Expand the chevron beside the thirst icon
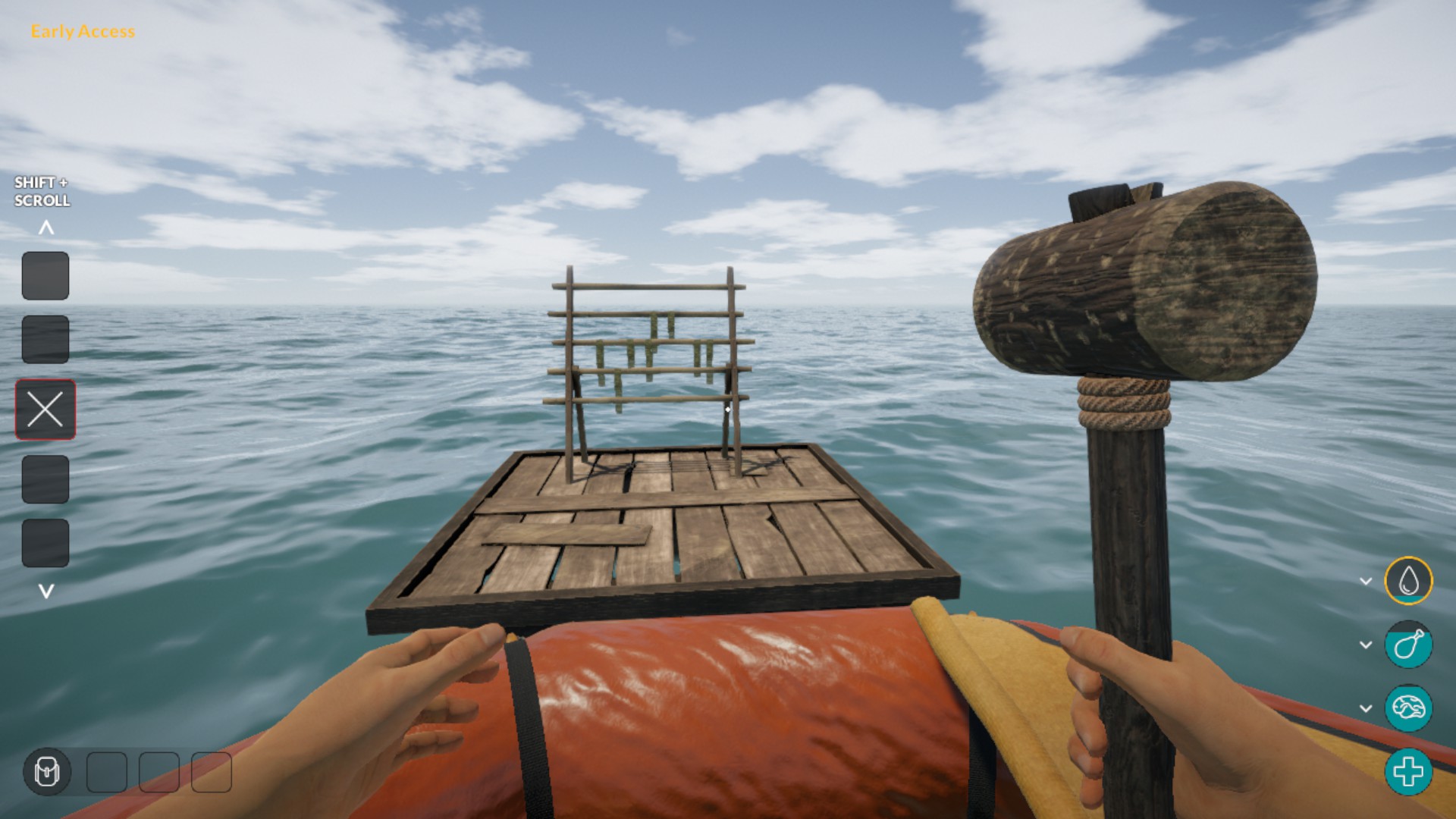The height and width of the screenshot is (819, 1456). pyautogui.click(x=1366, y=582)
